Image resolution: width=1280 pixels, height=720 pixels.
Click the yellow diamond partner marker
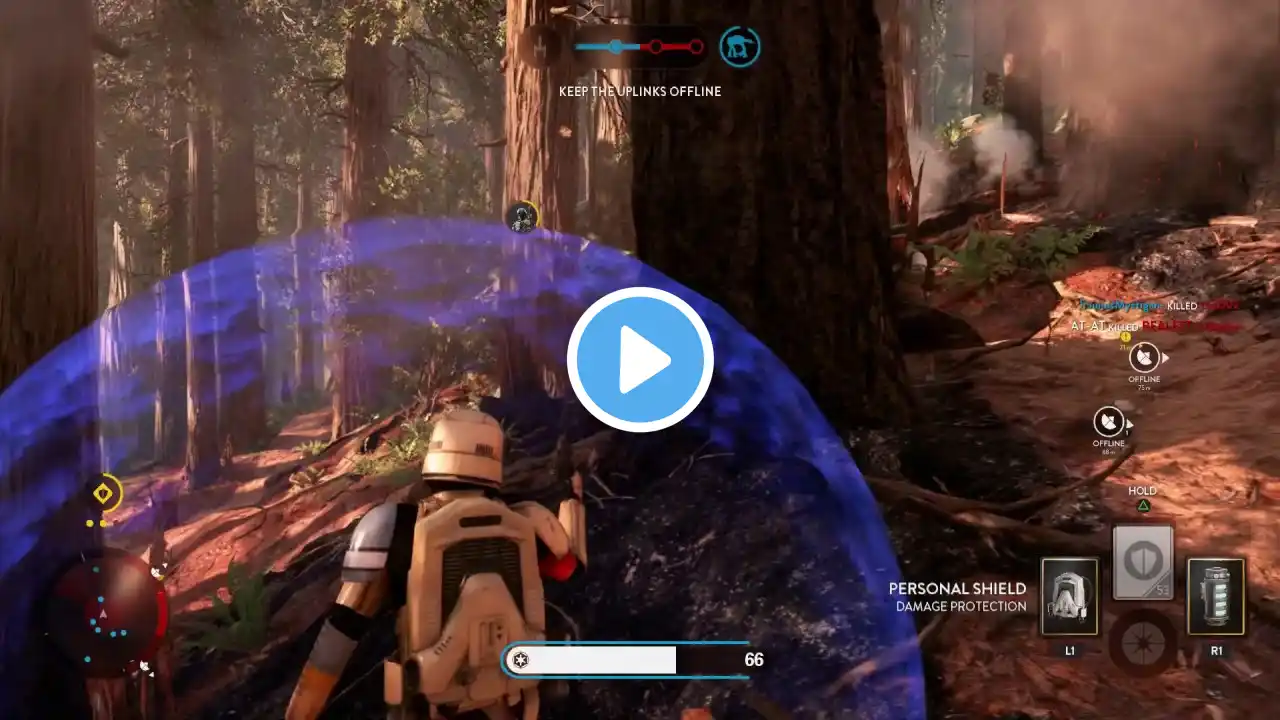(x=103, y=493)
